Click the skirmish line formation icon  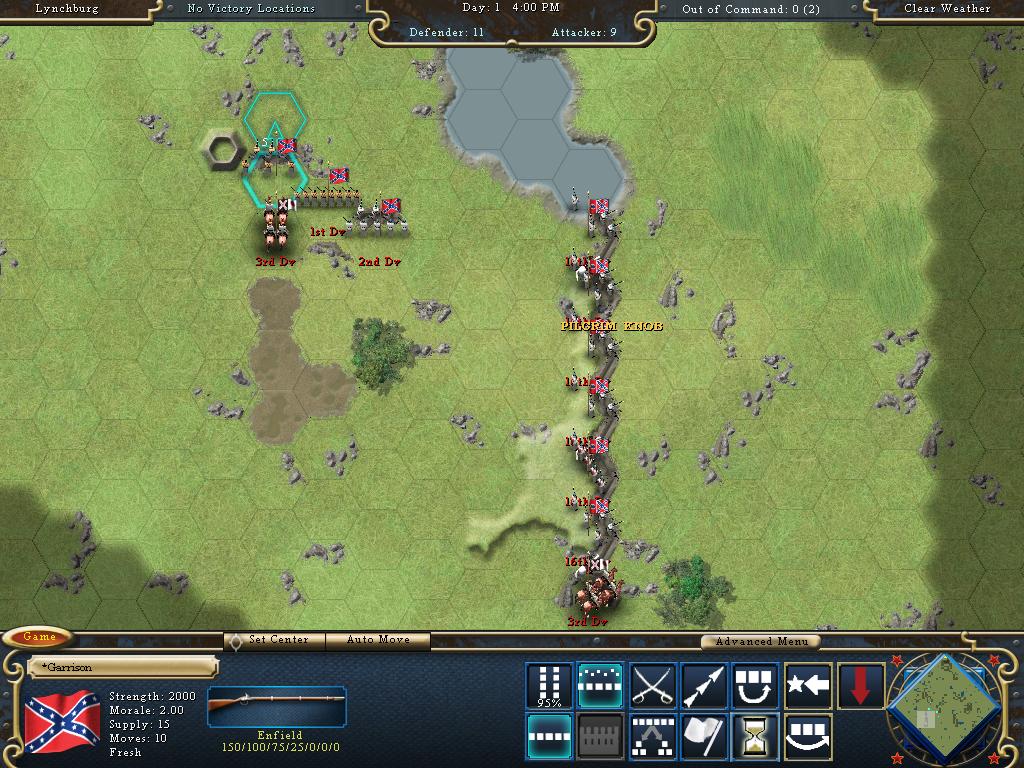[601, 686]
